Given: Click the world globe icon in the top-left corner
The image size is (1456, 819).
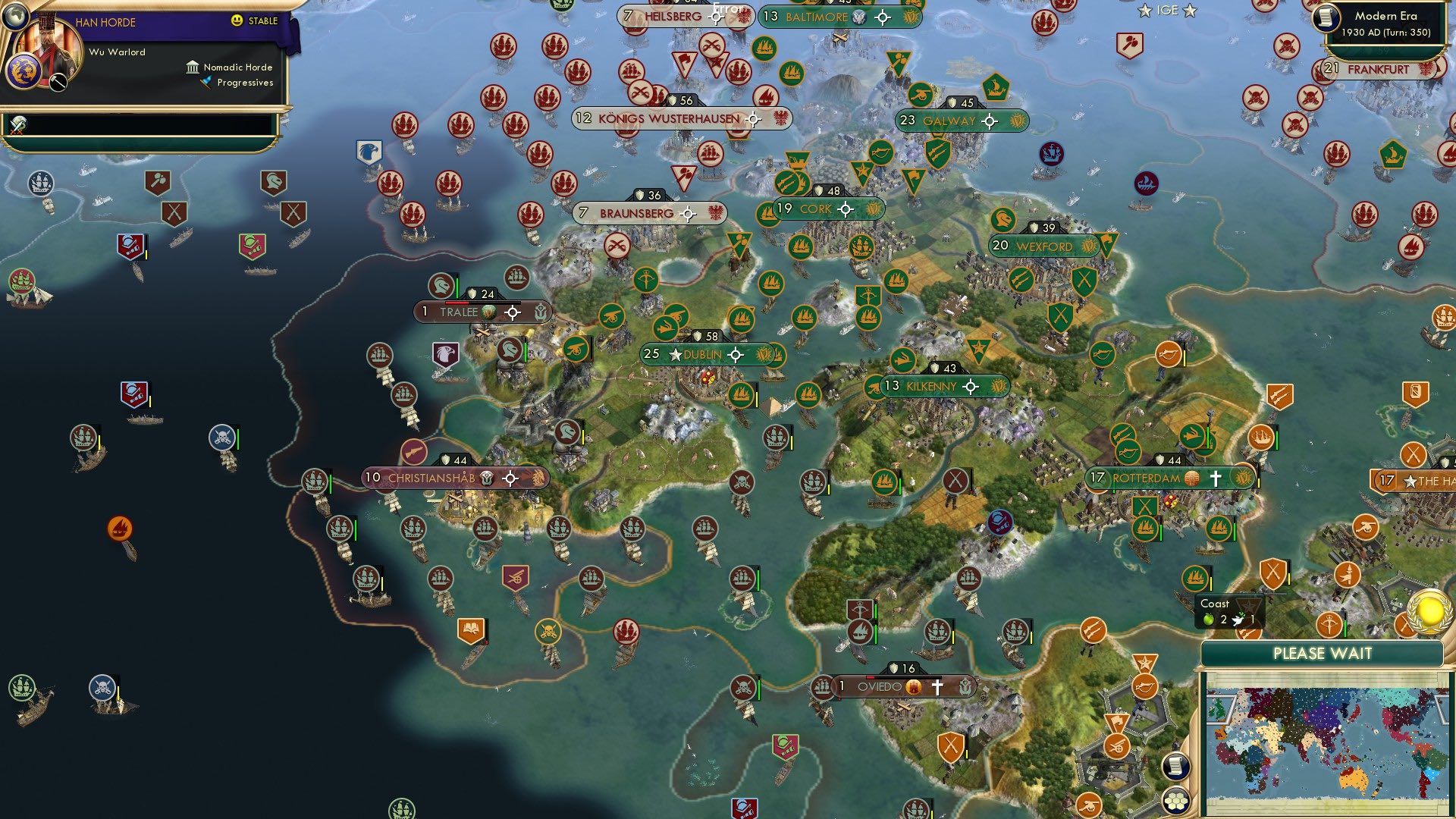Looking at the screenshot, I should (15, 16).
